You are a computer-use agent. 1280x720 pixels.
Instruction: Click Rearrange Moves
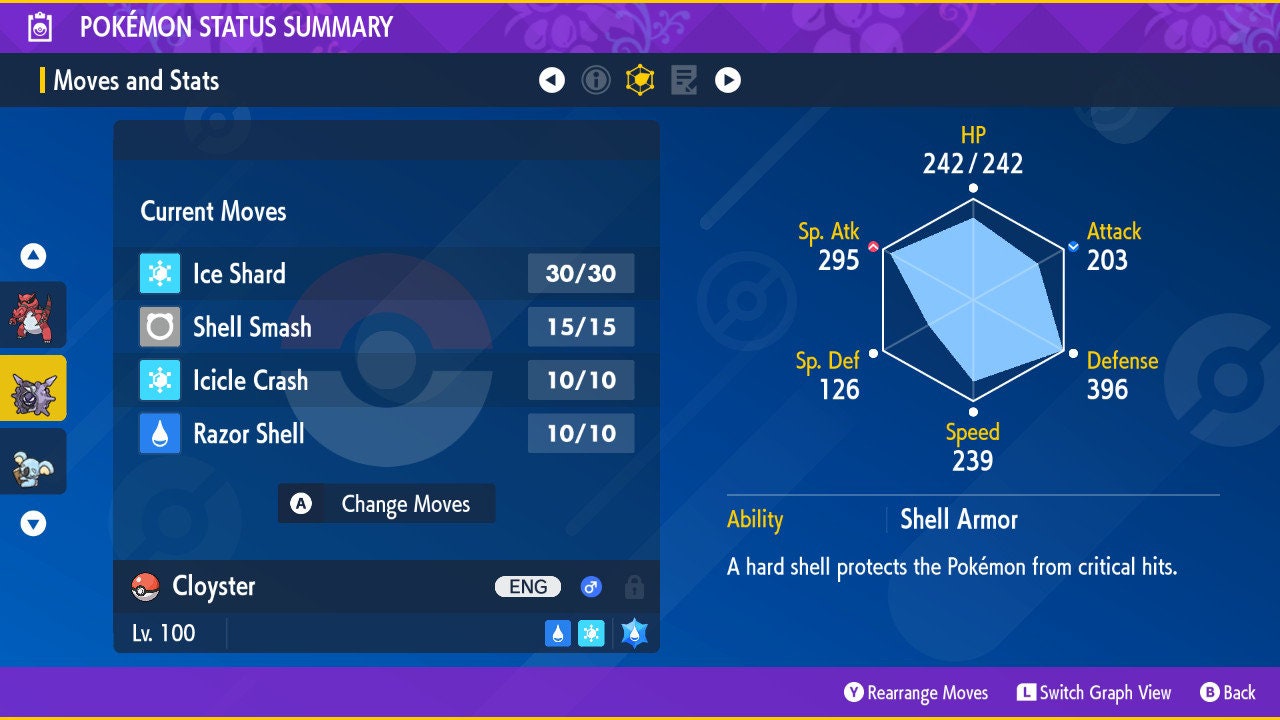click(x=916, y=693)
